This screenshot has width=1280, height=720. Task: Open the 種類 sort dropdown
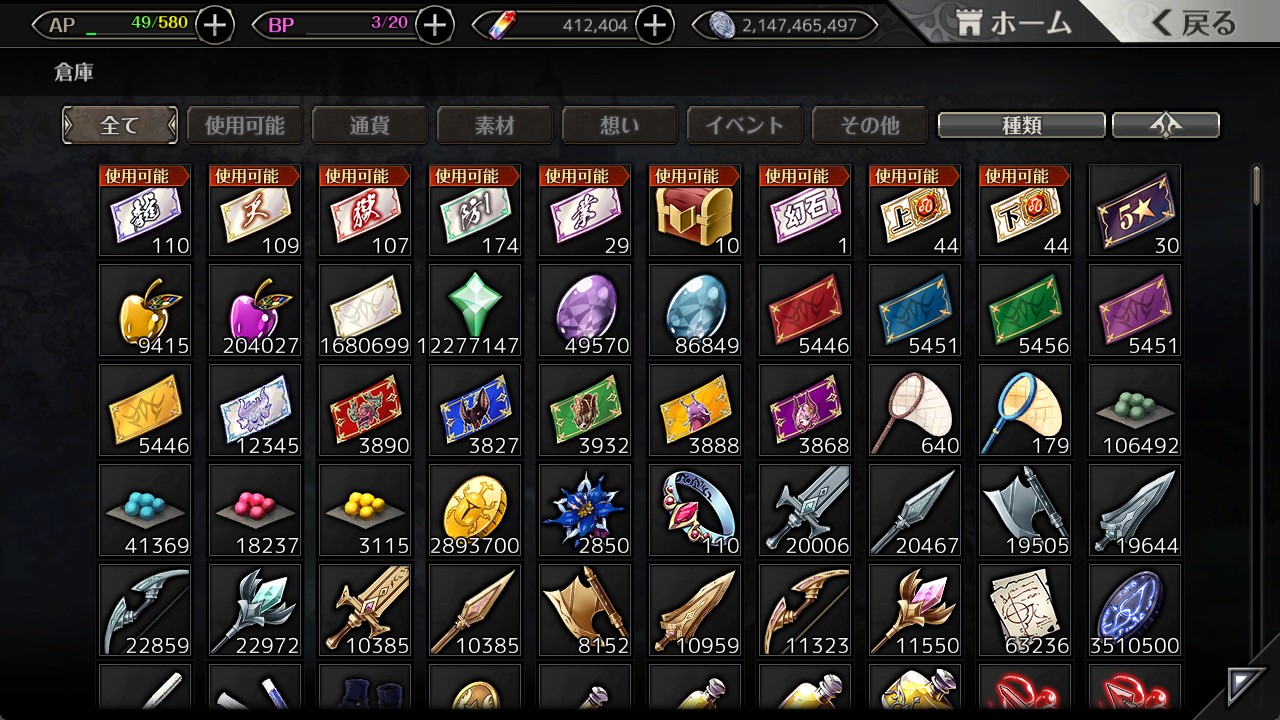pyautogui.click(x=1021, y=126)
